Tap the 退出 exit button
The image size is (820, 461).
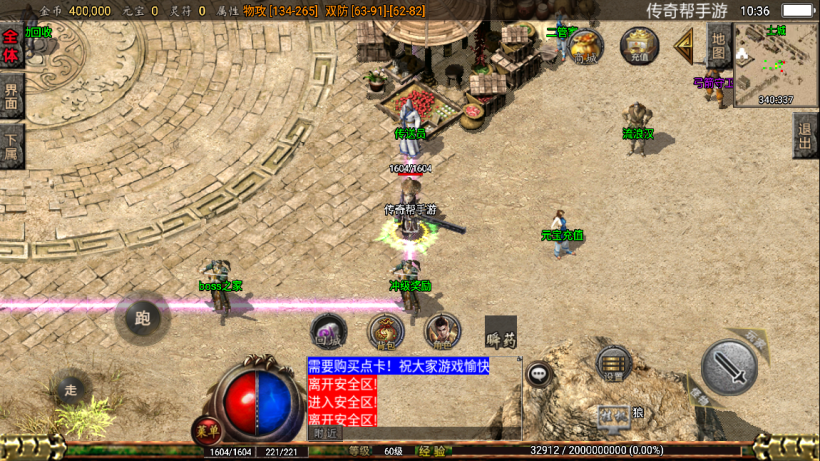805,134
